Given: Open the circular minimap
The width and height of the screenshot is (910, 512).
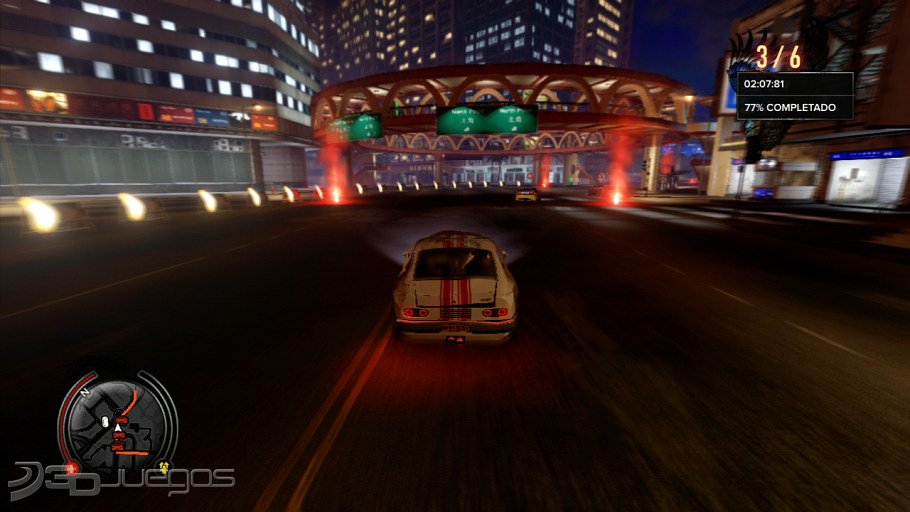Looking at the screenshot, I should point(116,424).
